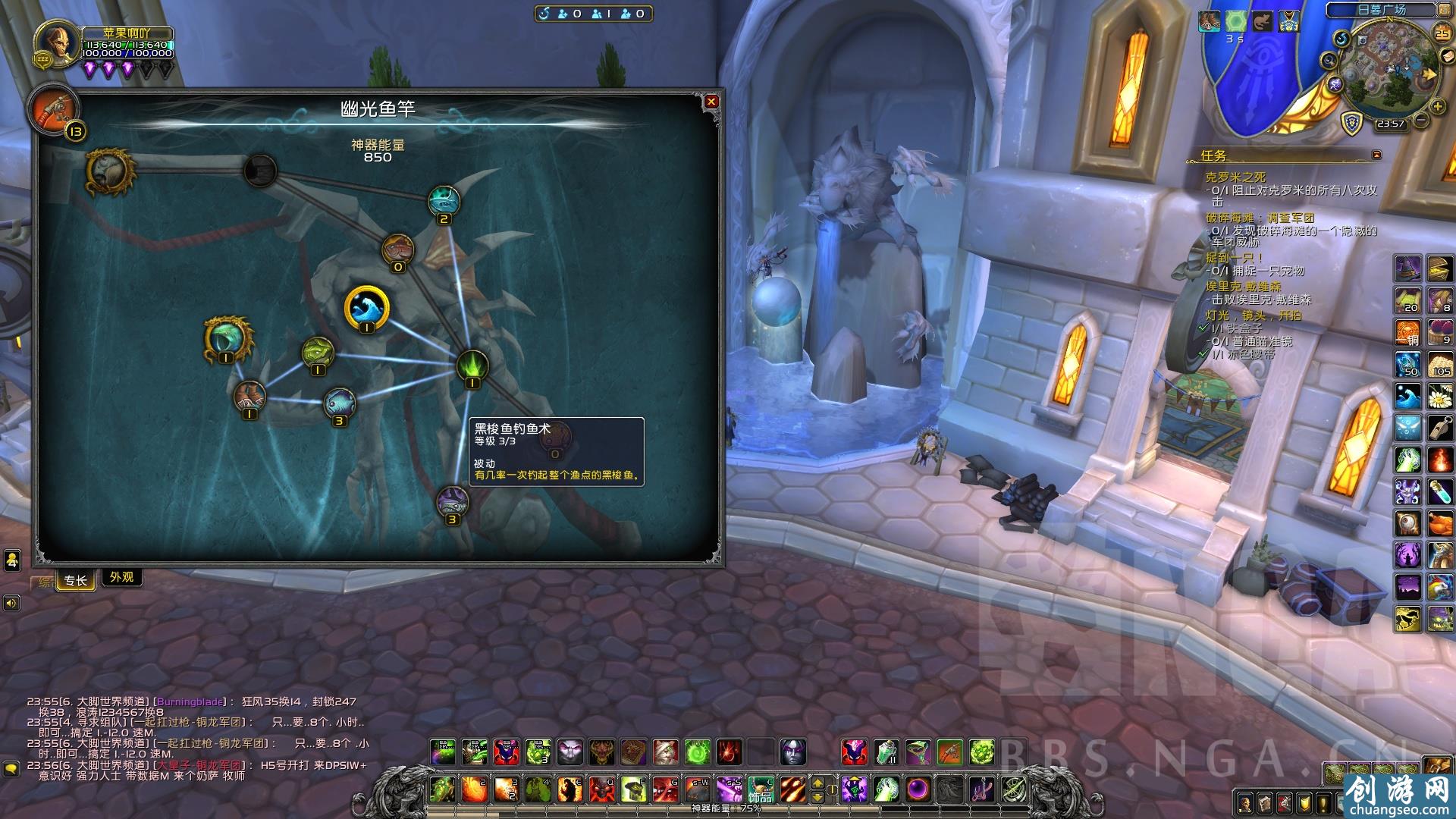
Task: Activate the 饰品 trinket action button
Action: (760, 790)
